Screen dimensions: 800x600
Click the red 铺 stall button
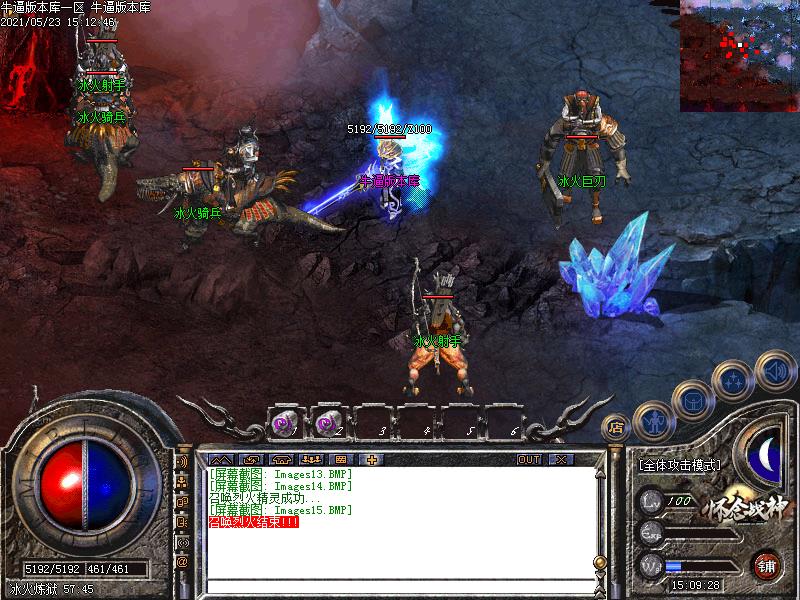coord(767,564)
